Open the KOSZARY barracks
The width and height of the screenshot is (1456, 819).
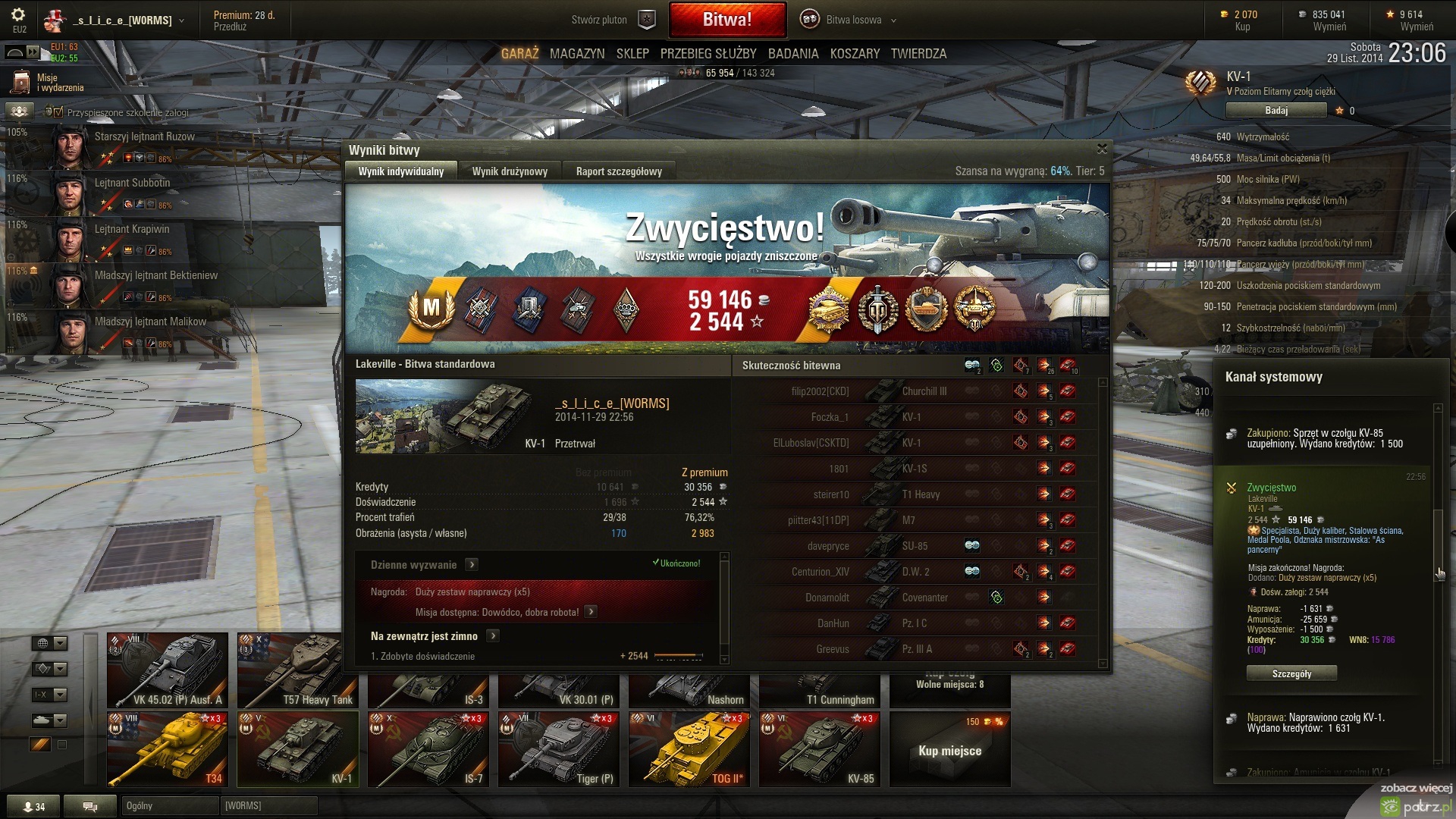coord(855,54)
